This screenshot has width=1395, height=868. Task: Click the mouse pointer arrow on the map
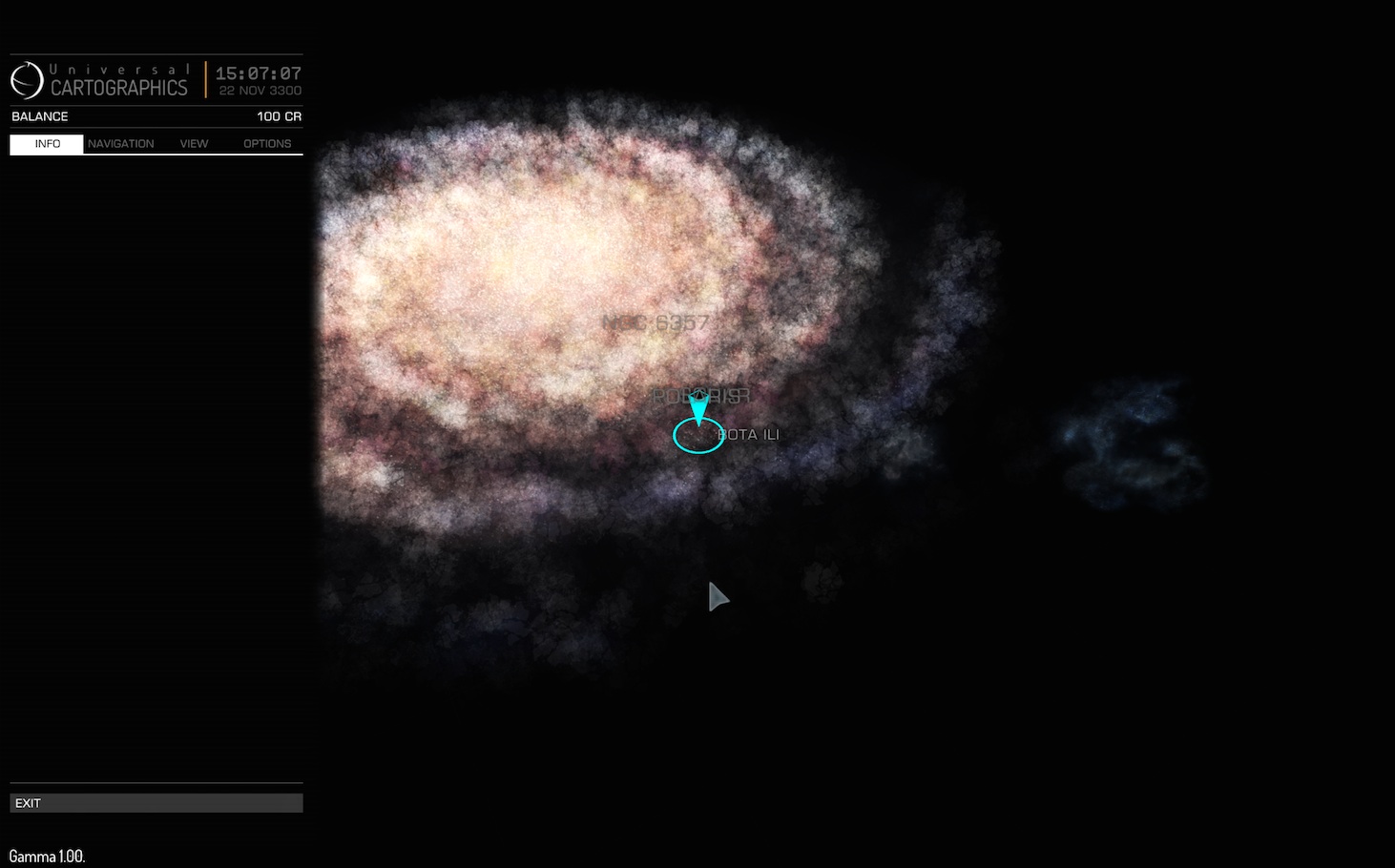(718, 596)
